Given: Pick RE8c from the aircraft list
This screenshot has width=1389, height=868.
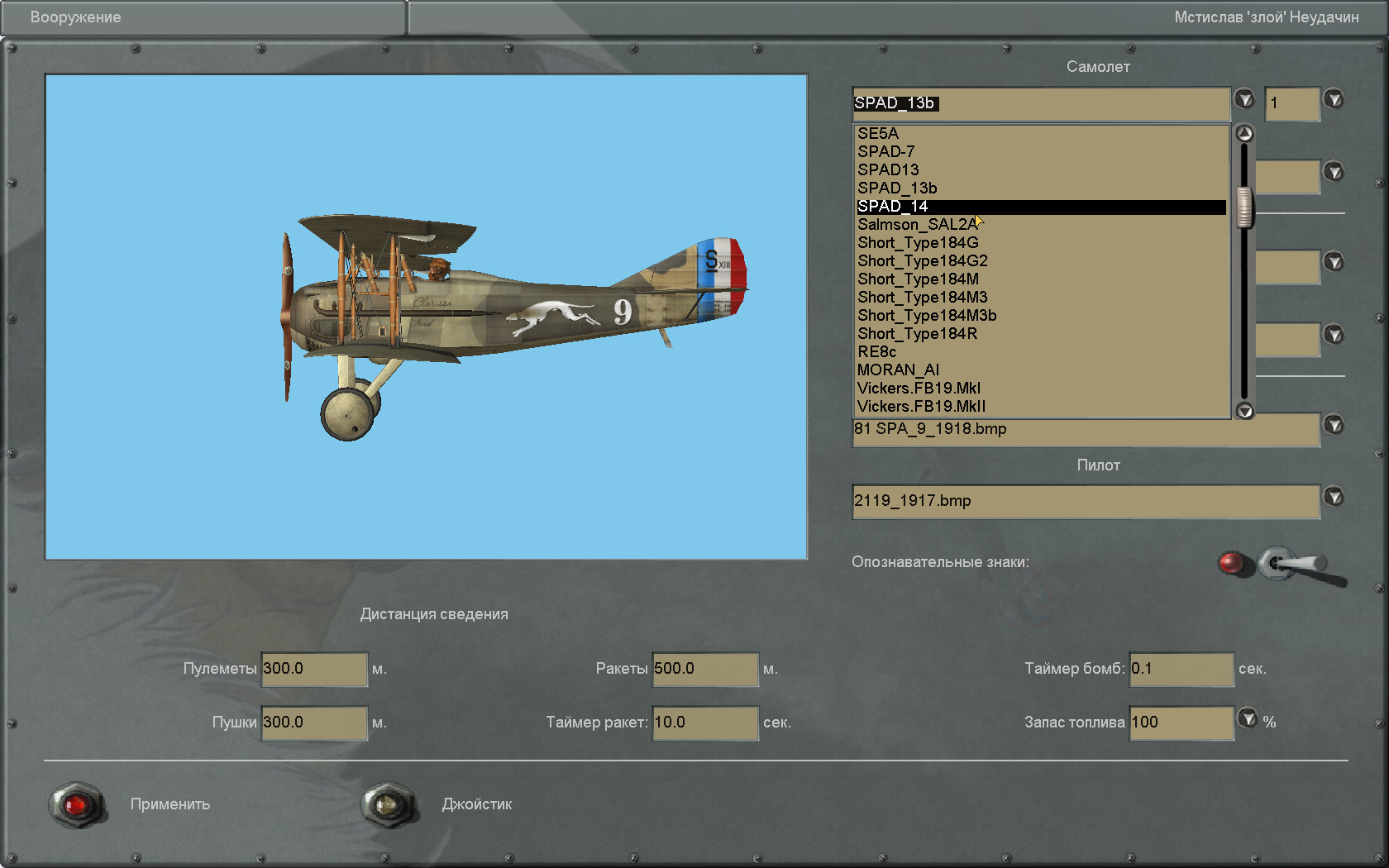Looking at the screenshot, I should coord(876,352).
